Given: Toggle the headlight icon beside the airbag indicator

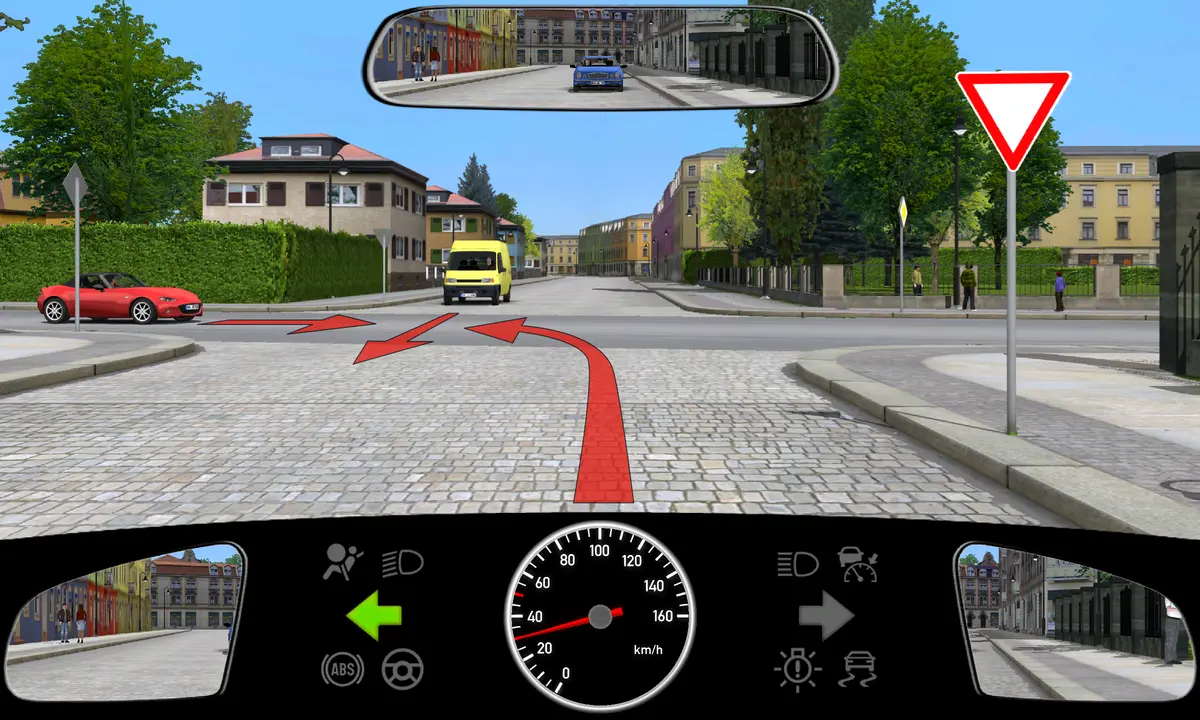Looking at the screenshot, I should point(403,563).
